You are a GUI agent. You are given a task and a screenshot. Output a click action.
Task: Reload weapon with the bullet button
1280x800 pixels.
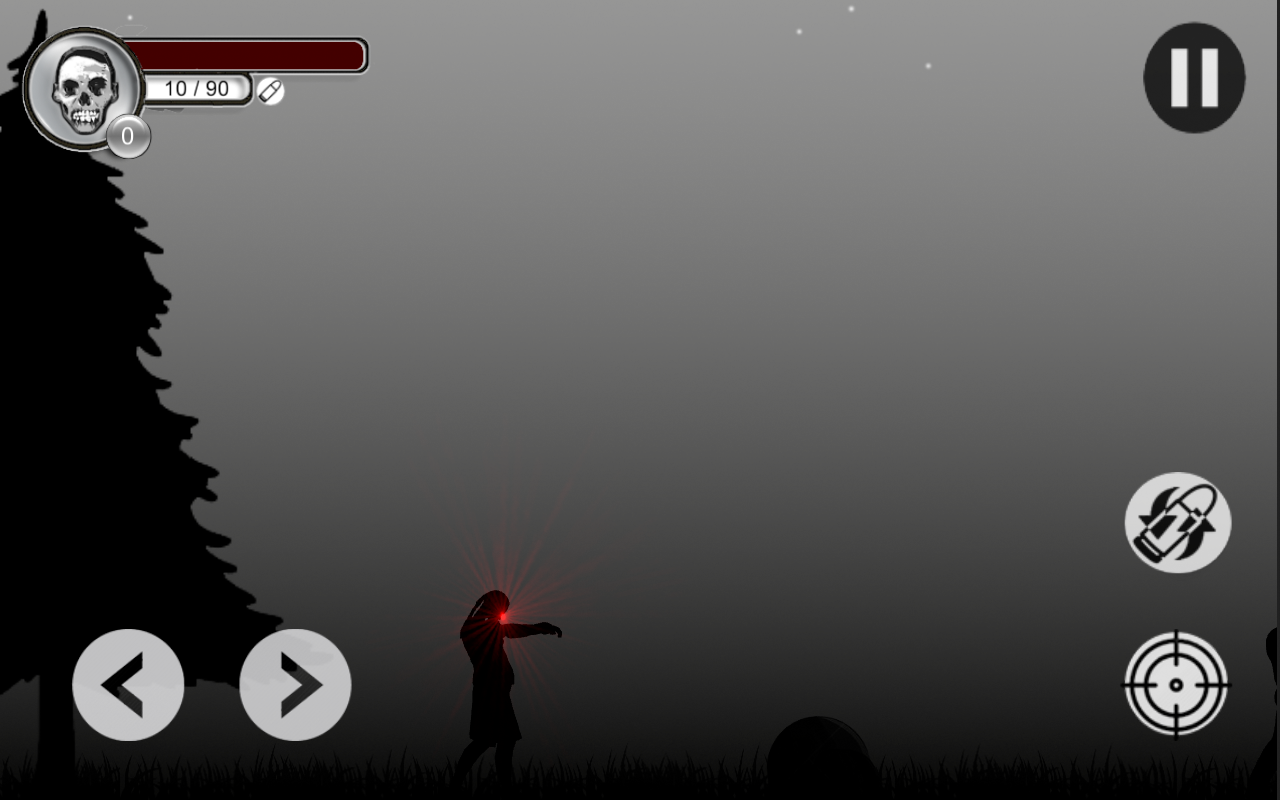pos(1177,522)
